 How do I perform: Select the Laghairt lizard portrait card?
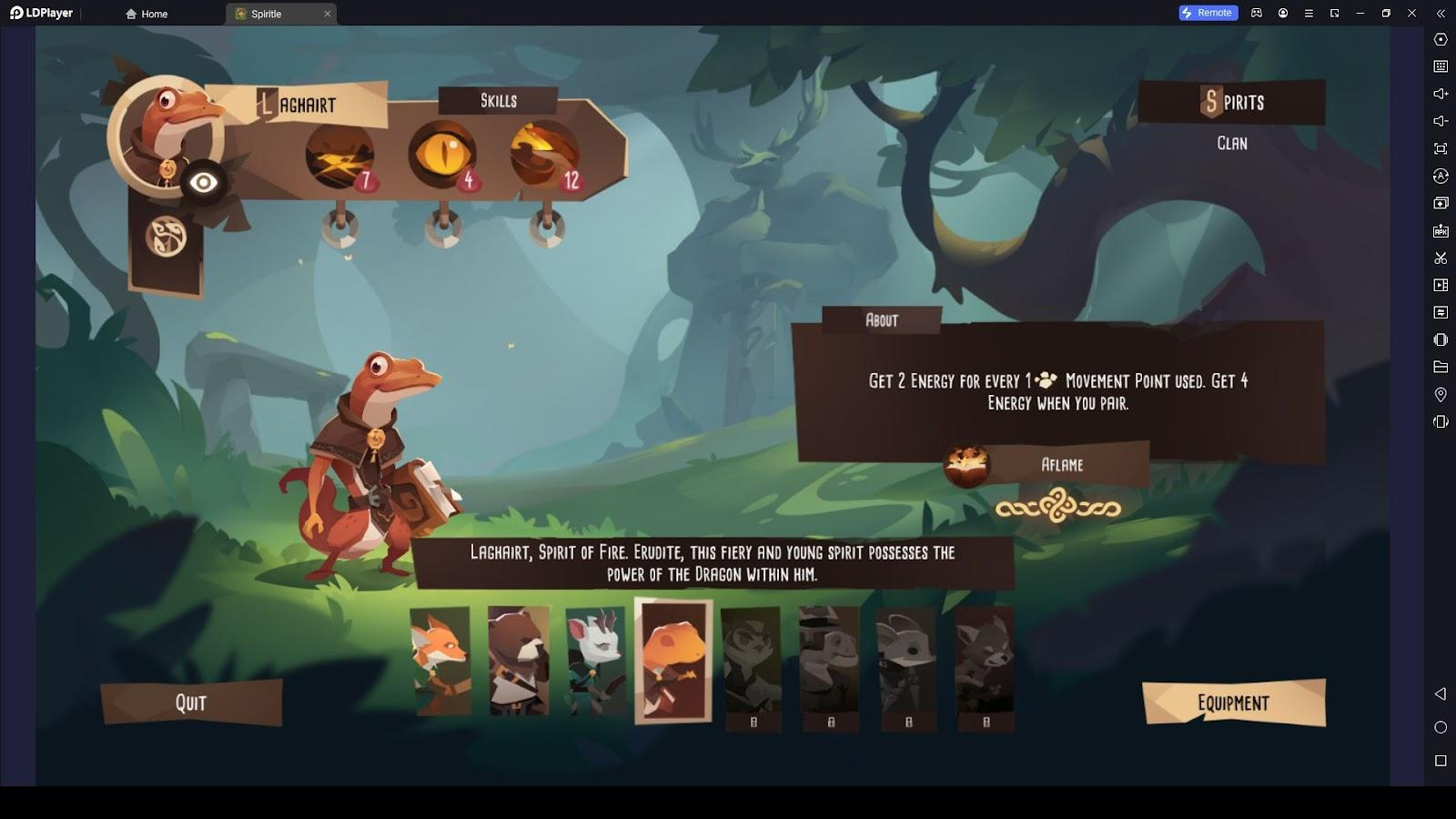[673, 661]
